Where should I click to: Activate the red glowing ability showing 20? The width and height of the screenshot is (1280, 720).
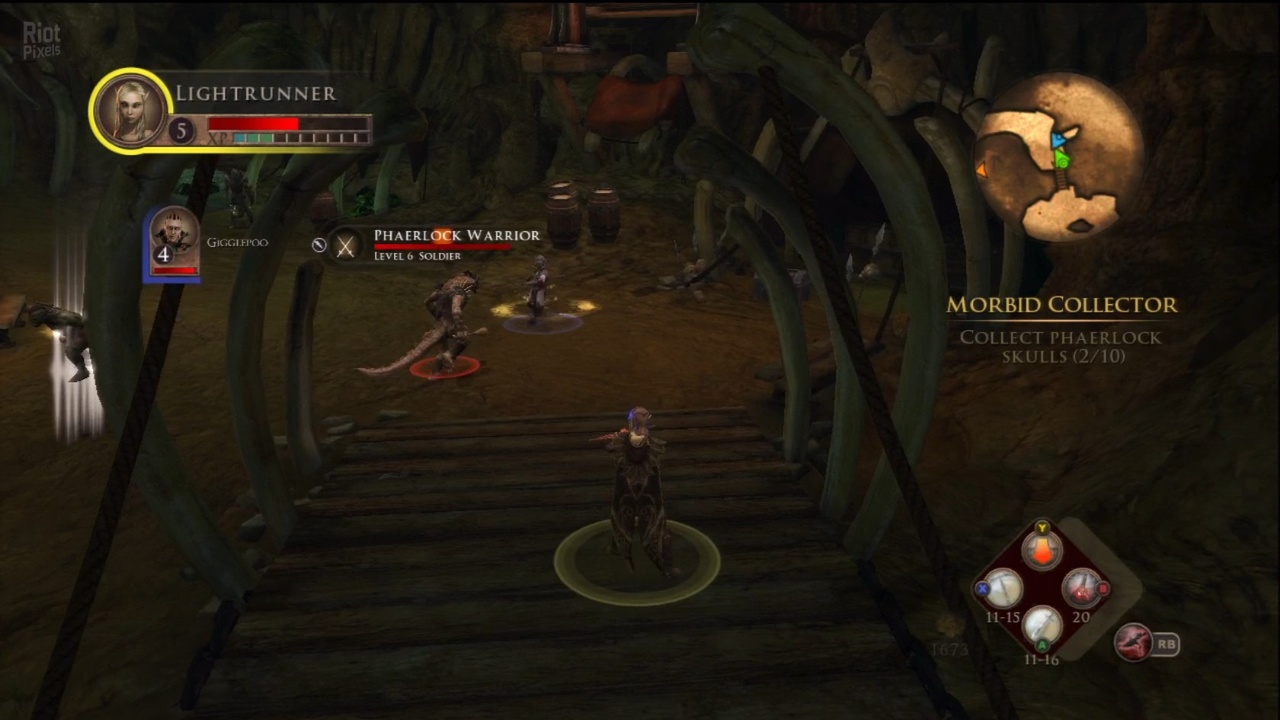click(x=1080, y=590)
